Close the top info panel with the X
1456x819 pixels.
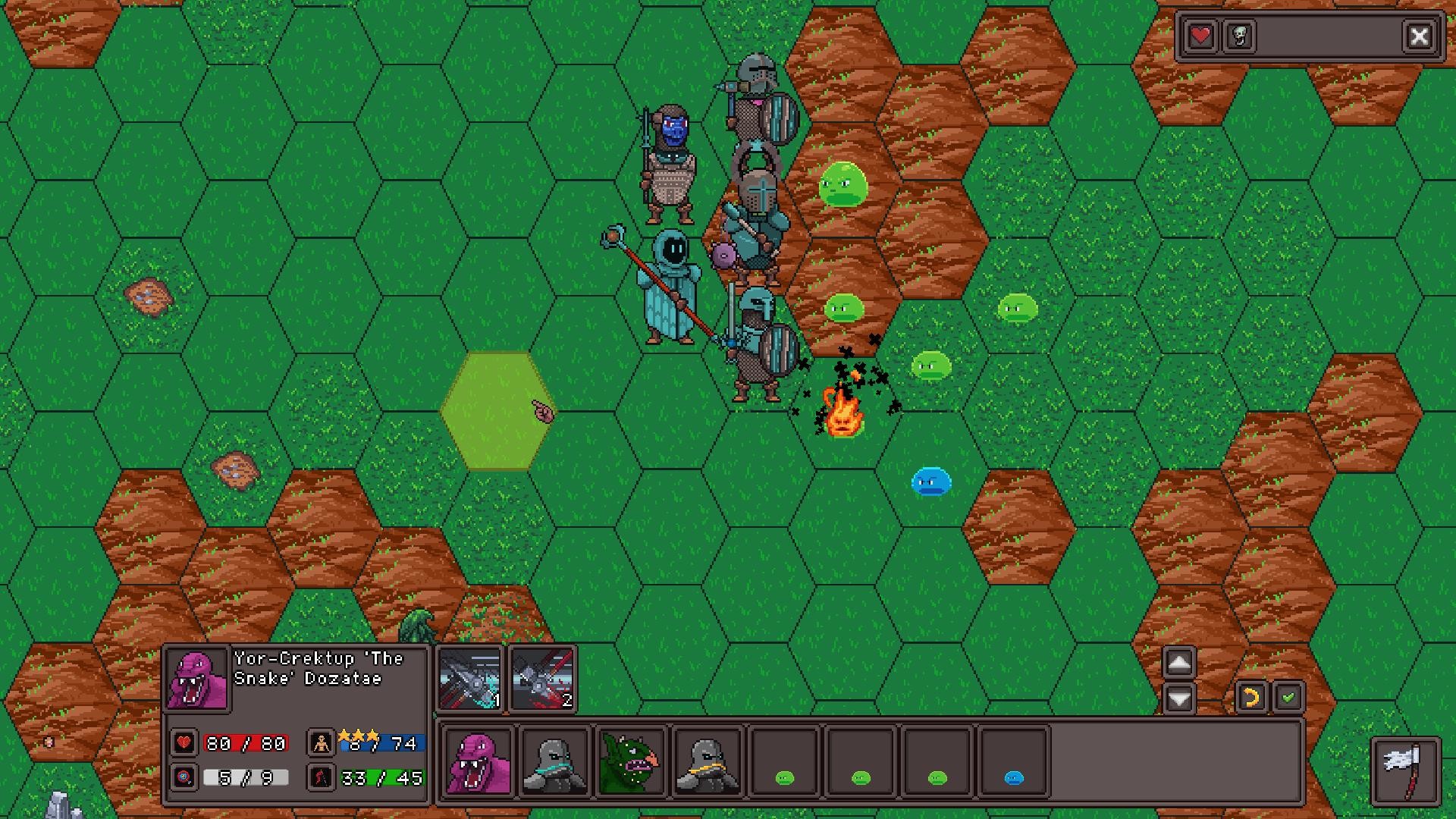pos(1420,35)
